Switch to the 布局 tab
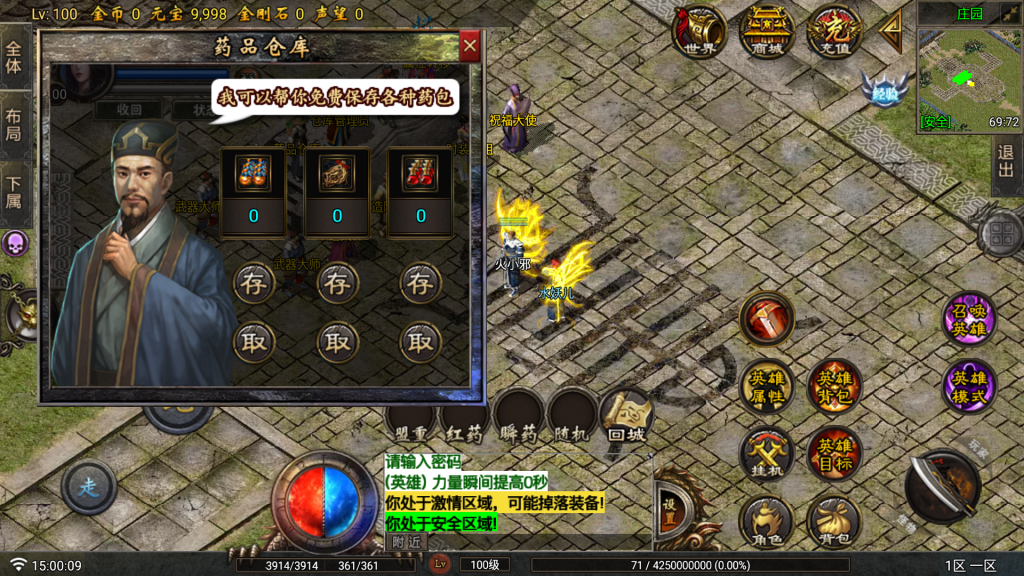Viewport: 1024px width, 576px height. (x=14, y=124)
